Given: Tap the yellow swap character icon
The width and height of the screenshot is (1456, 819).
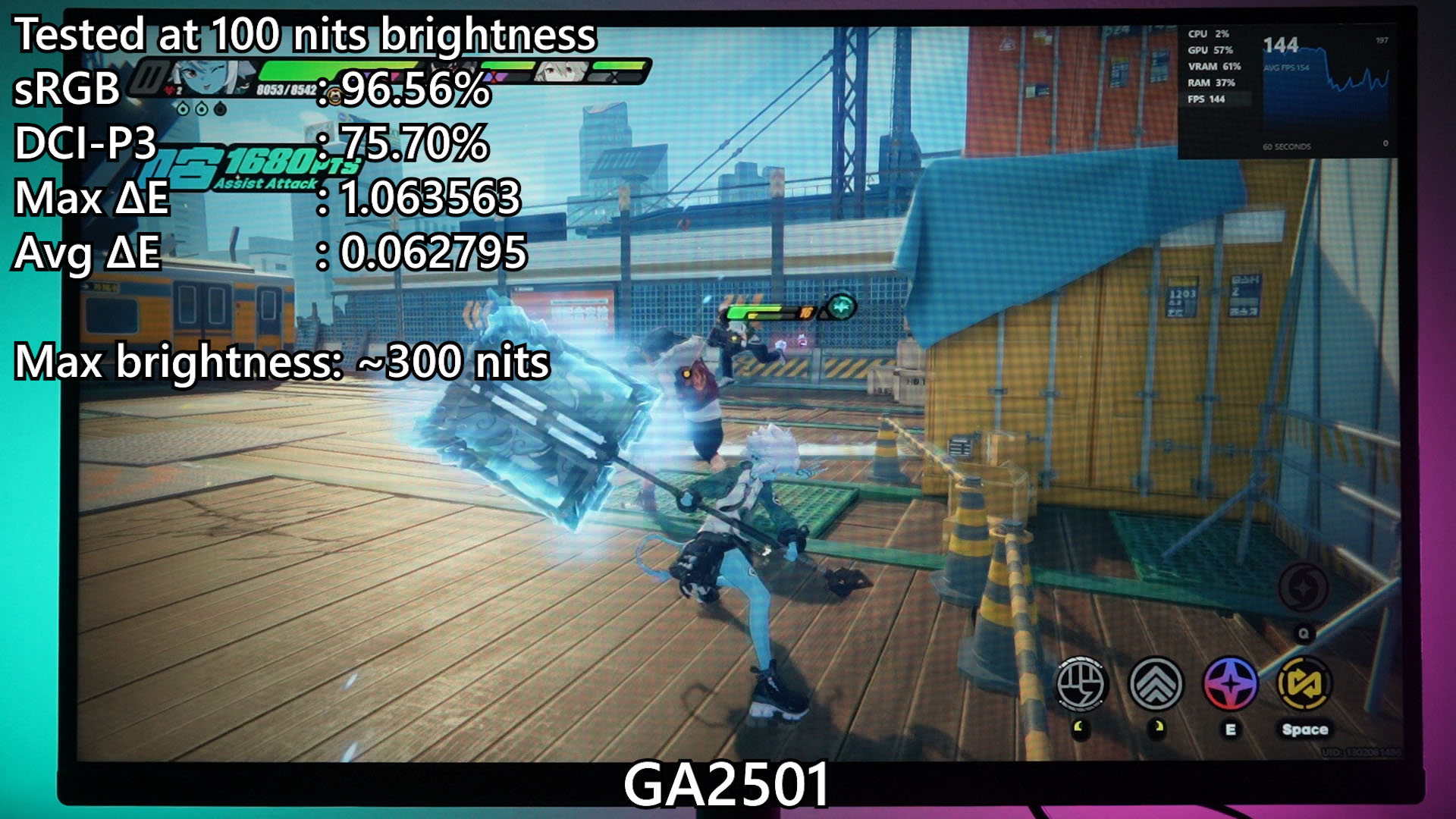Looking at the screenshot, I should pos(1304,682).
